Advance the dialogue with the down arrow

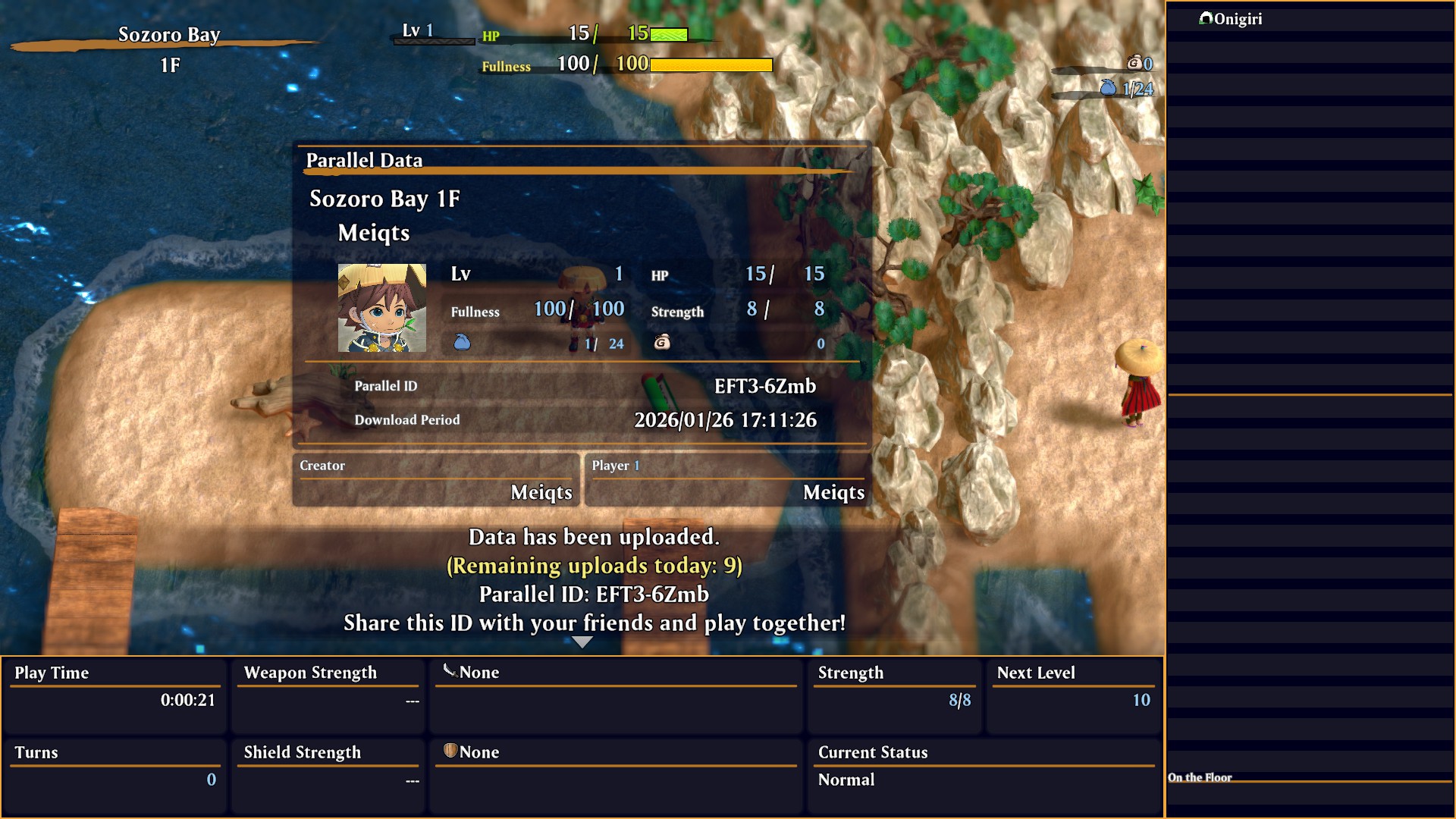pos(582,642)
